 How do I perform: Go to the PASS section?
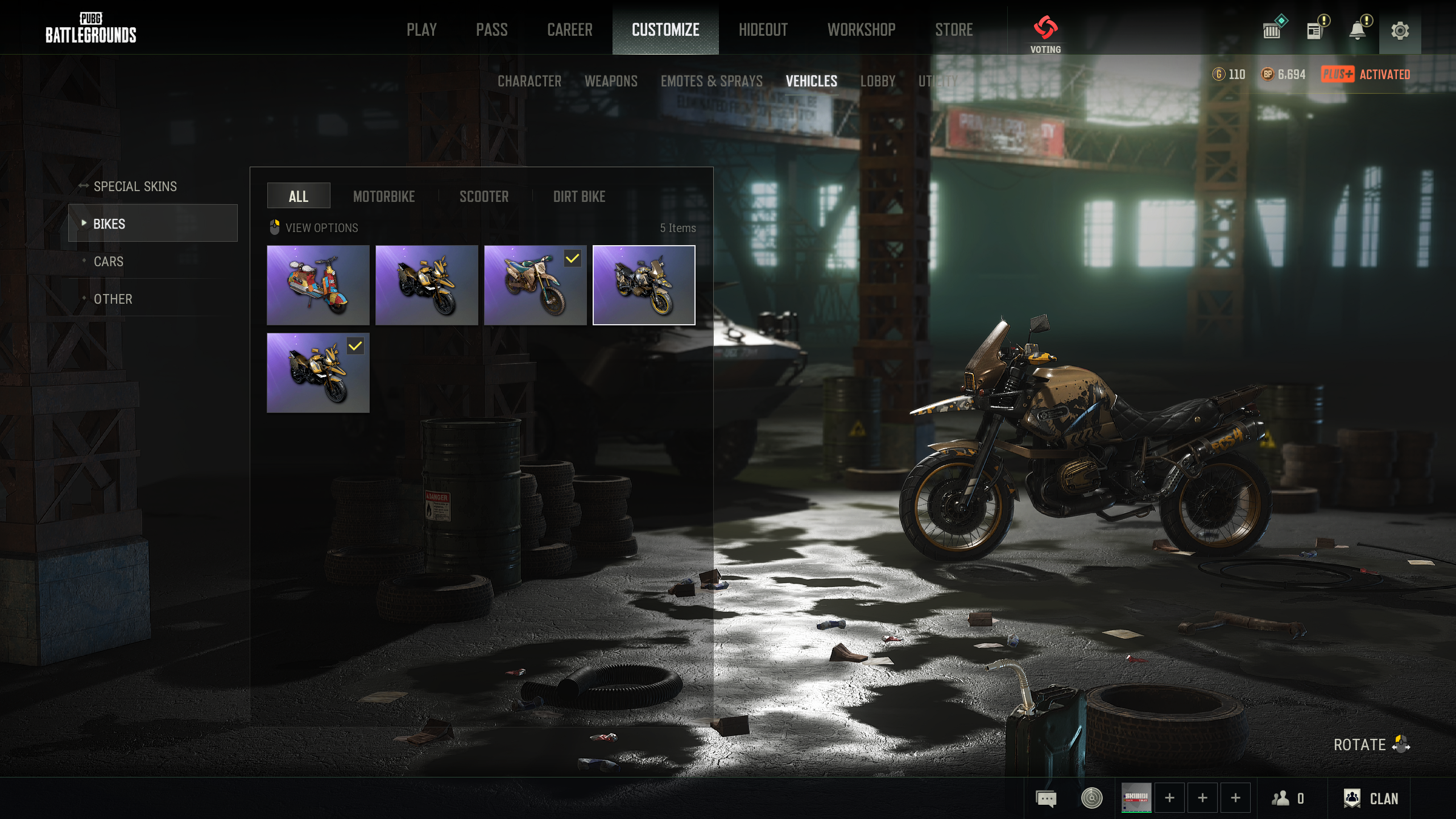pyautogui.click(x=491, y=30)
